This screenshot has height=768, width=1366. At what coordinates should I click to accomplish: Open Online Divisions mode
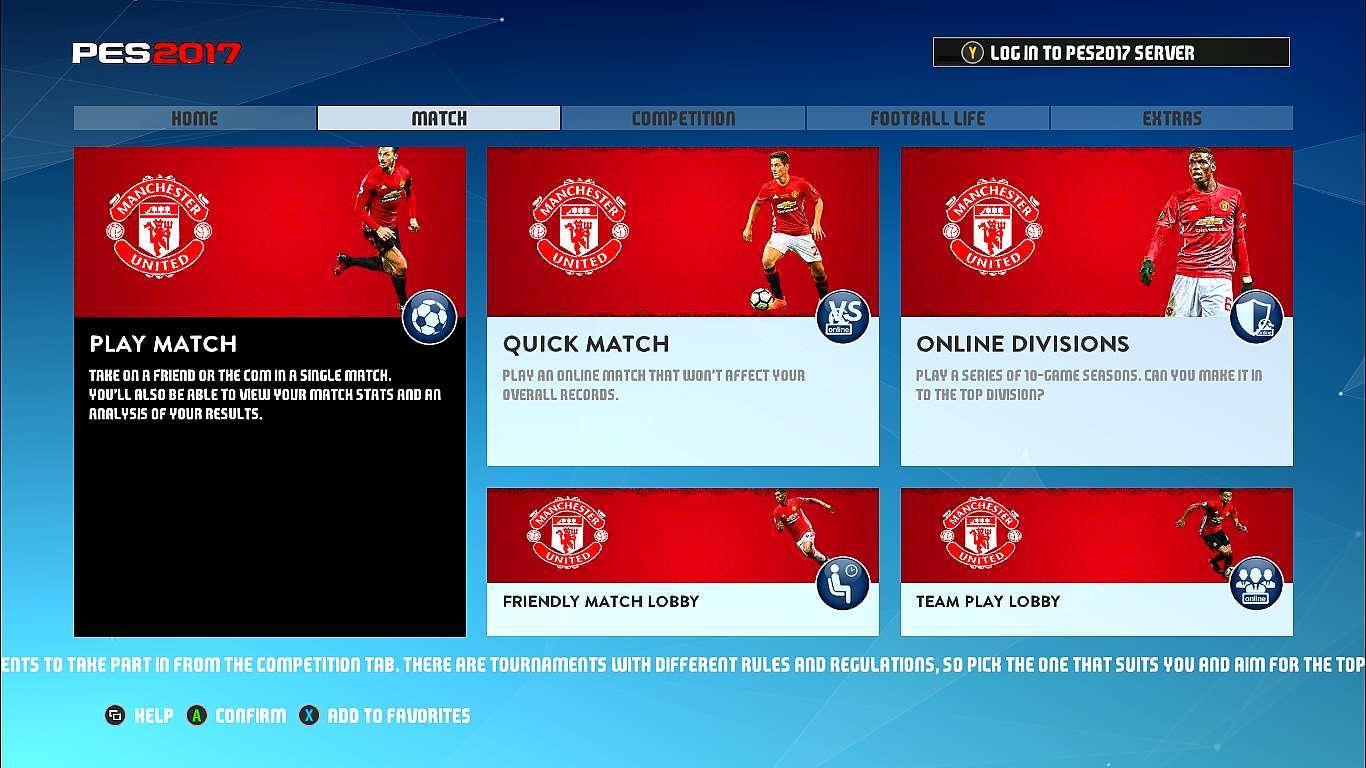(x=1096, y=306)
